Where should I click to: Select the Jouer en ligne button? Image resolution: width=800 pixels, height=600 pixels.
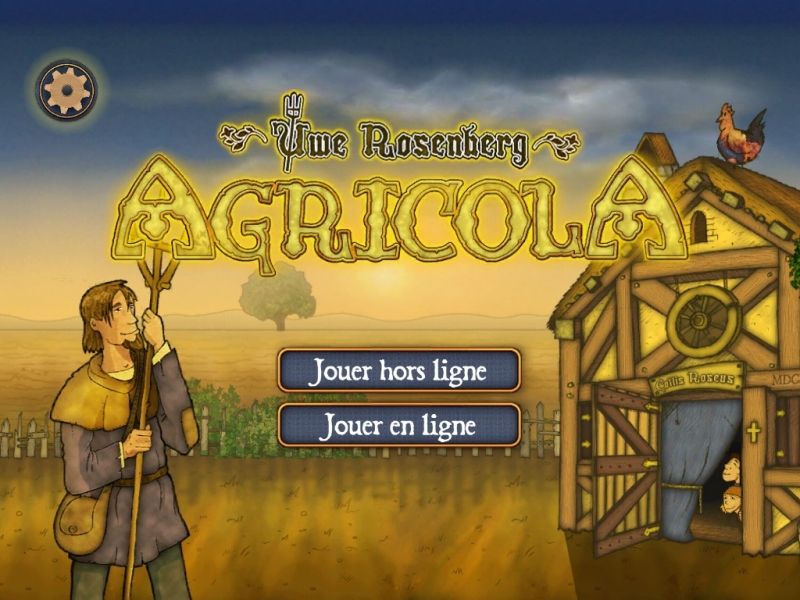coord(399,425)
